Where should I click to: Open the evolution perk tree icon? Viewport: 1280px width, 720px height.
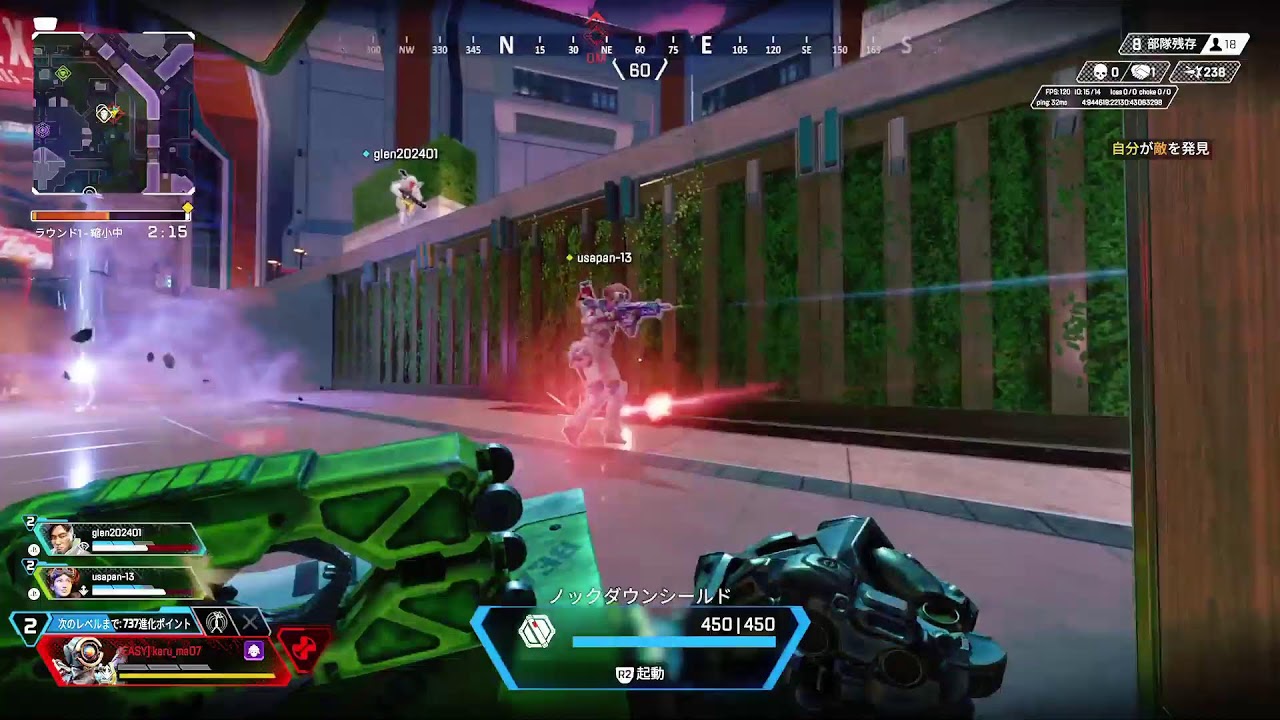pyautogui.click(x=216, y=622)
